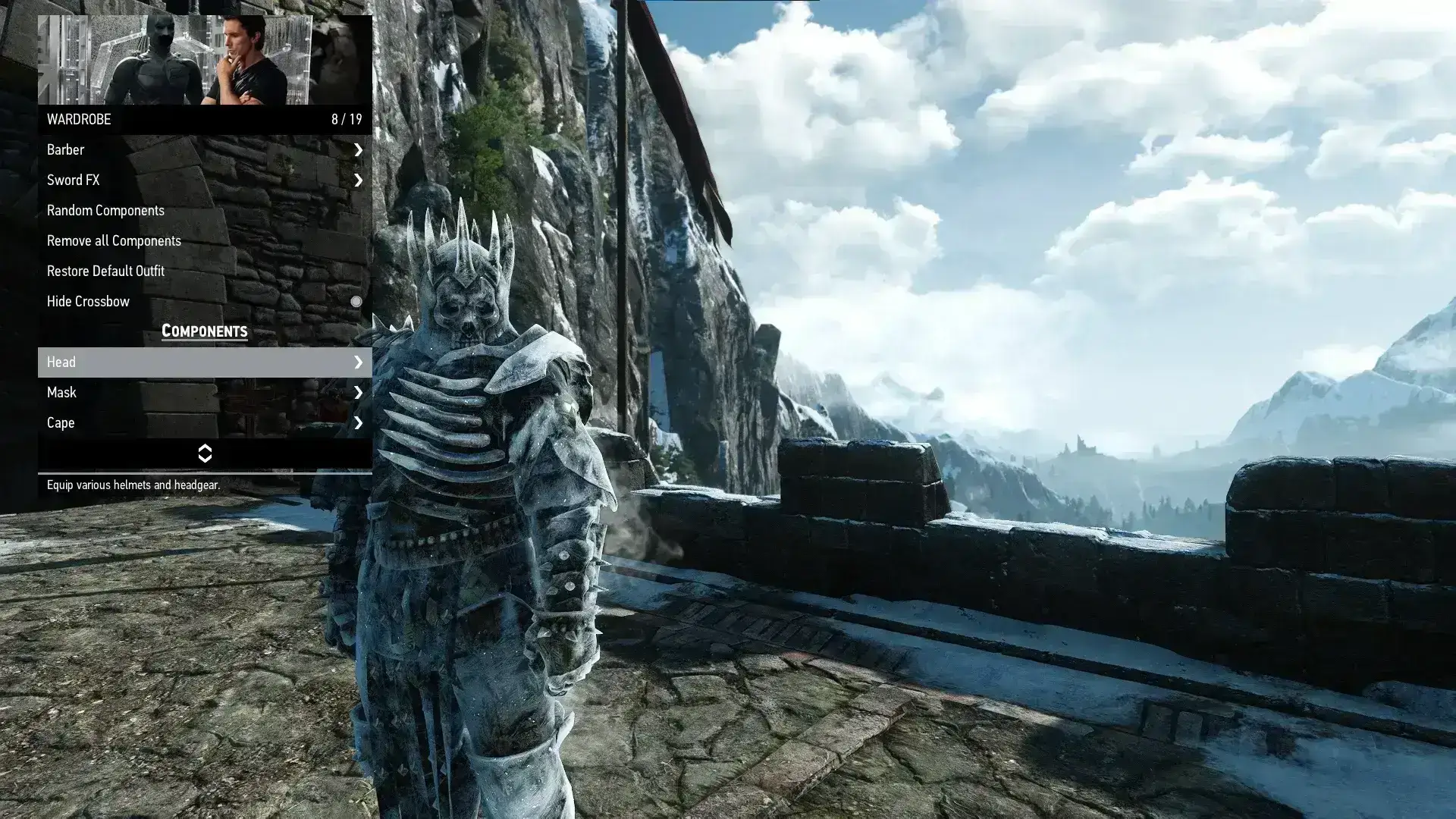Open the Head components entry
This screenshot has width=1456, height=819.
(x=204, y=362)
